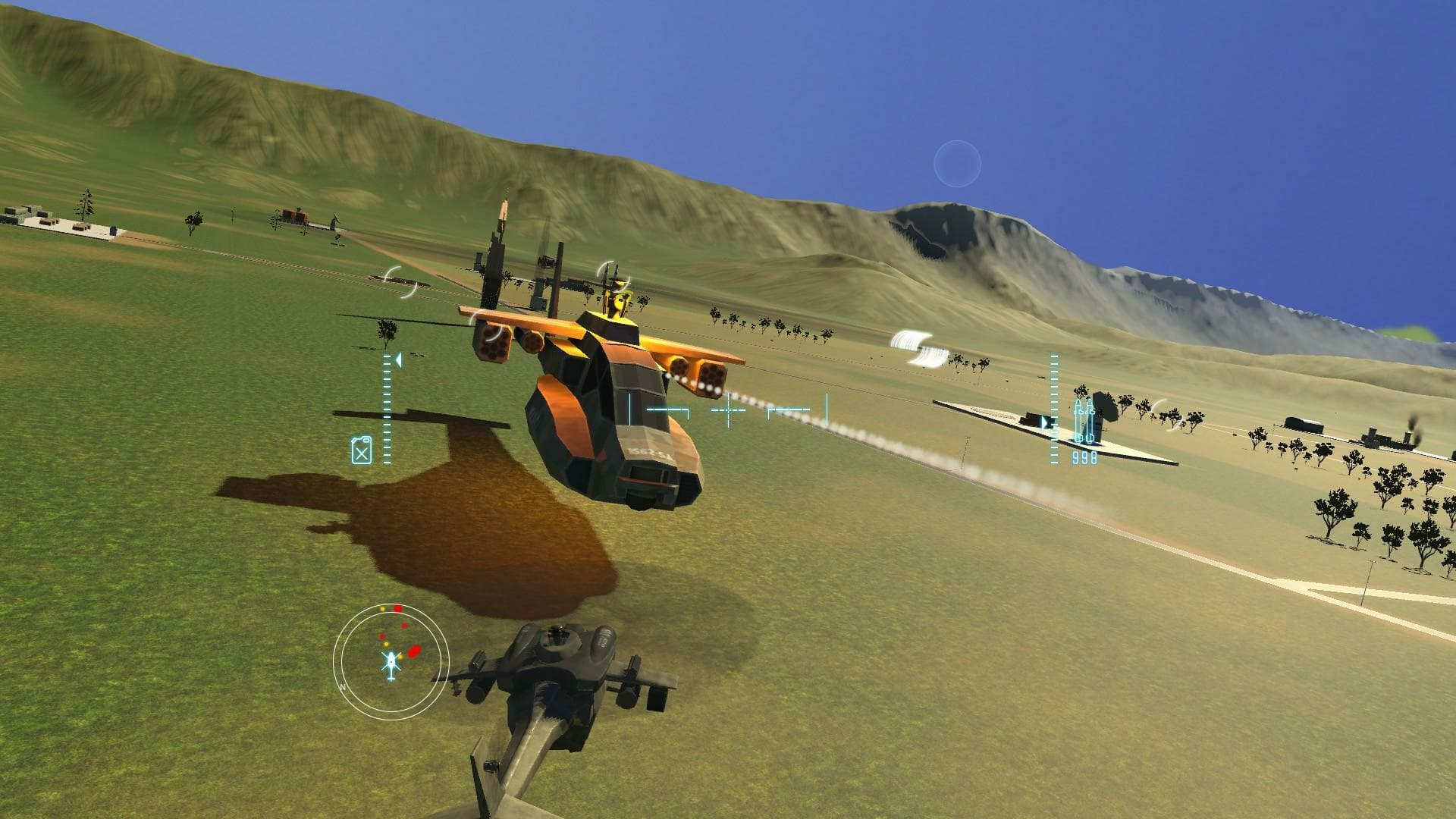Click the right gauge arrow marker

(1046, 421)
